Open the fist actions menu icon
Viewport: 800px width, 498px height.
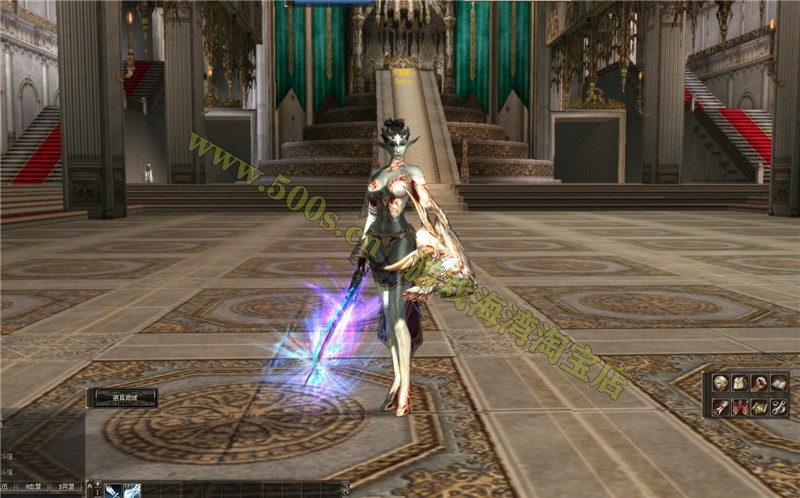[760, 383]
